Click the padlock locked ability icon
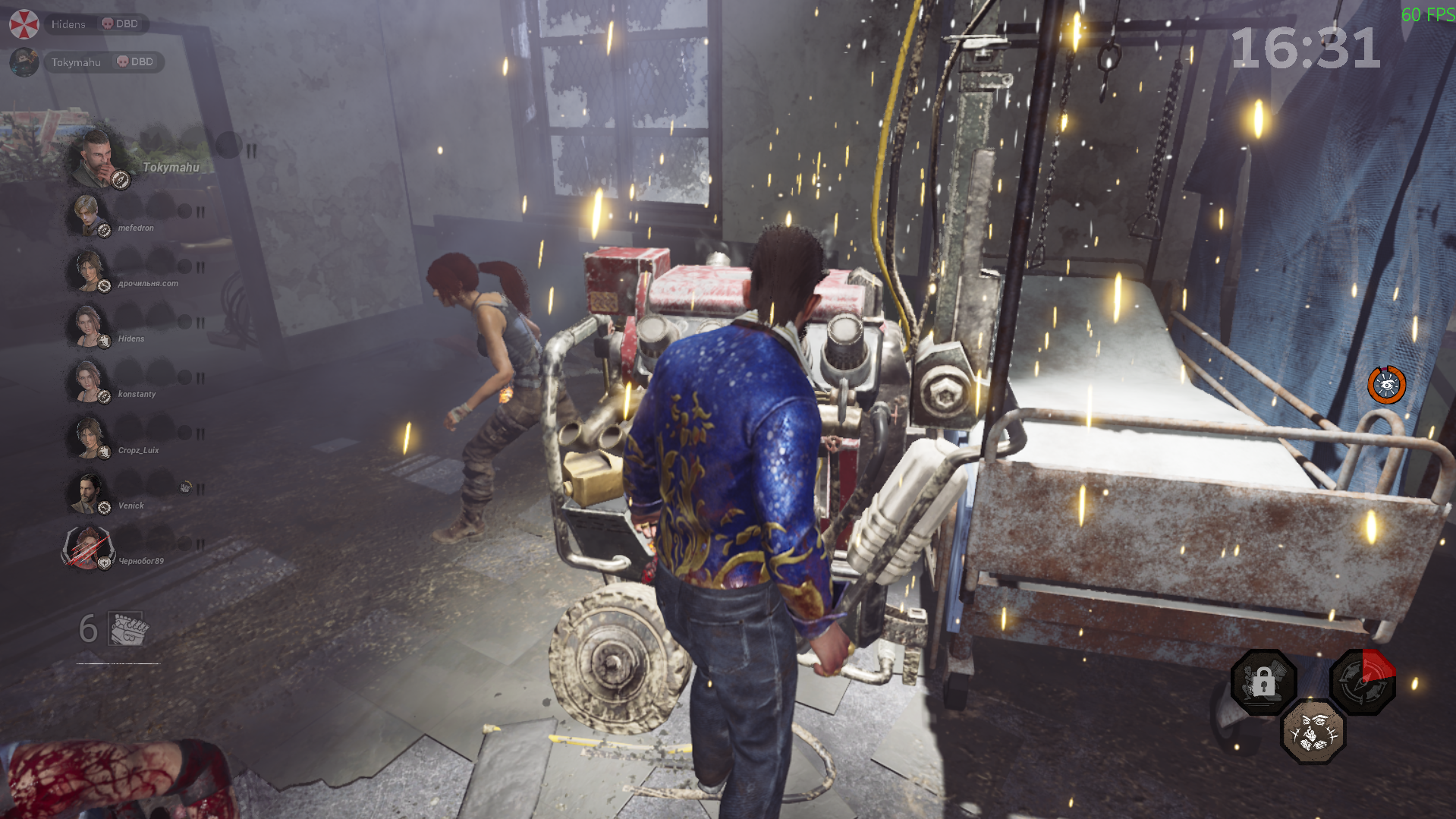 click(1263, 682)
